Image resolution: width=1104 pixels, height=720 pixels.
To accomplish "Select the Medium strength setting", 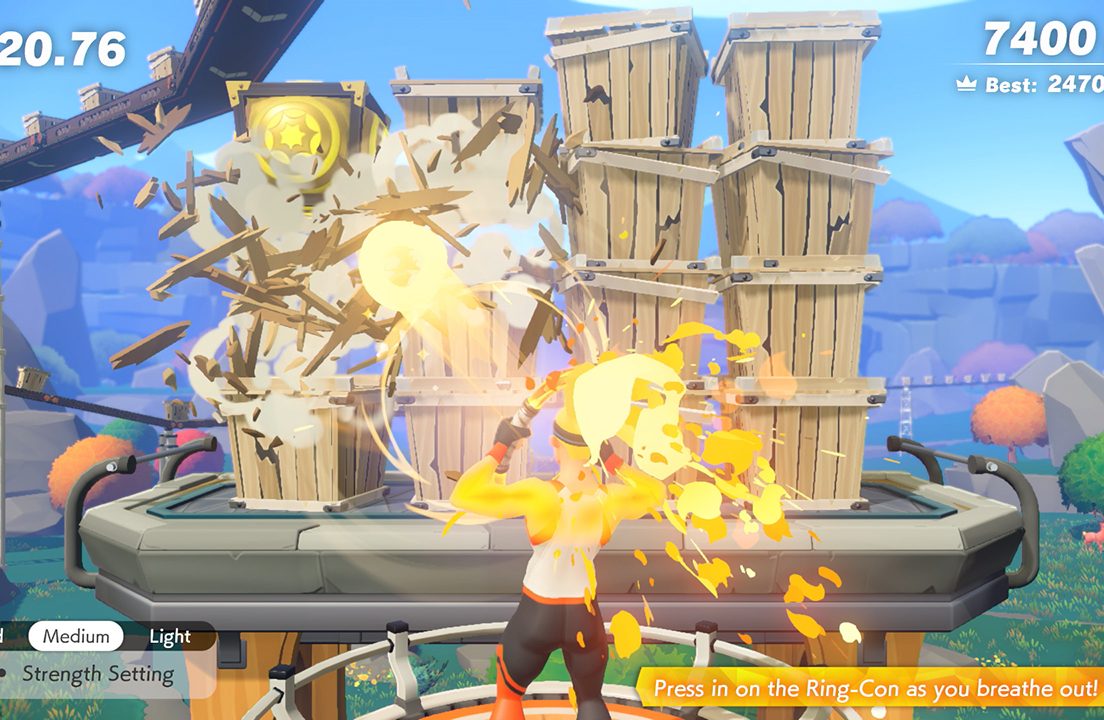I will pyautogui.click(x=76, y=636).
